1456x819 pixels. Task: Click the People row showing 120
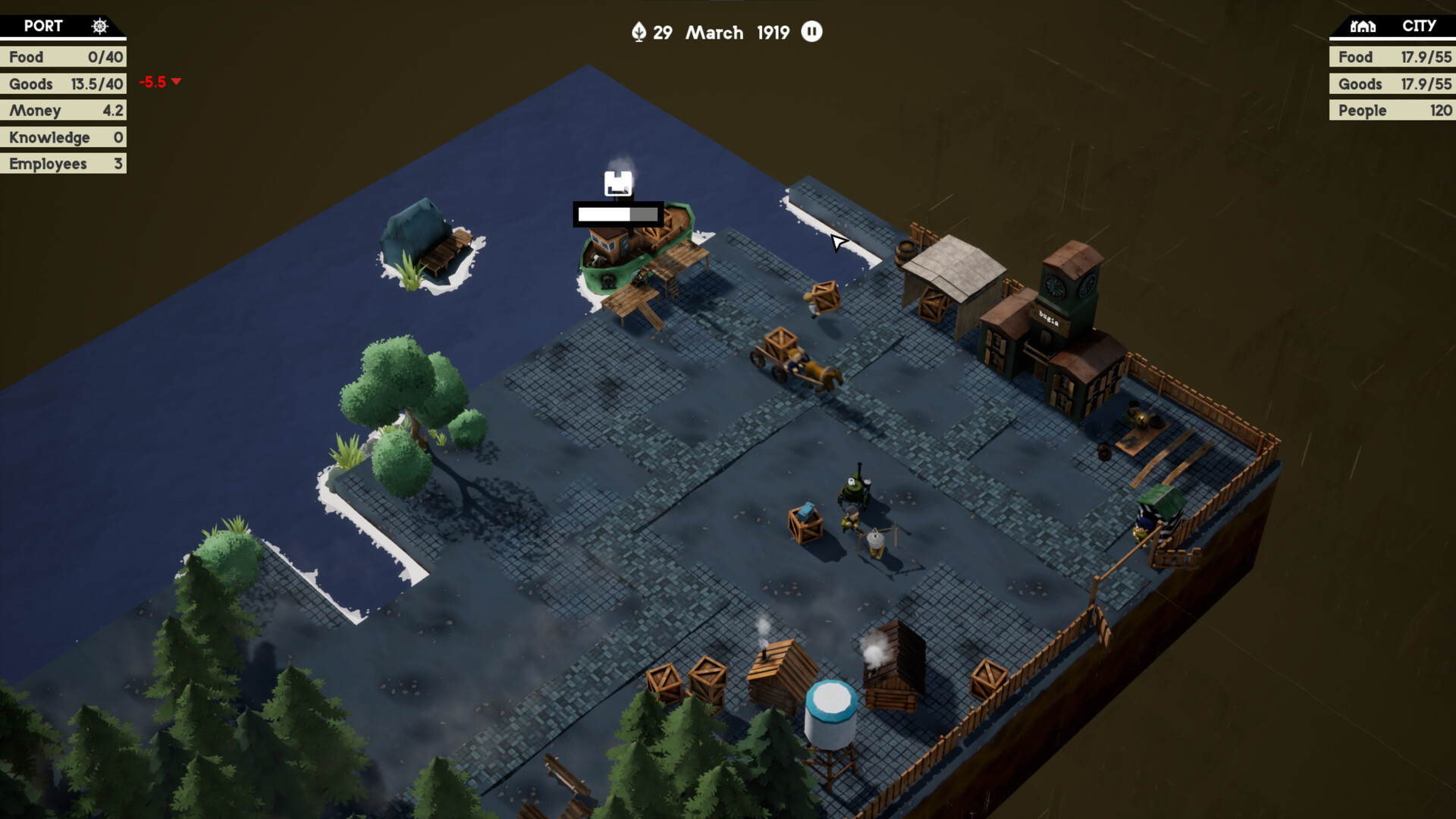pyautogui.click(x=1392, y=110)
